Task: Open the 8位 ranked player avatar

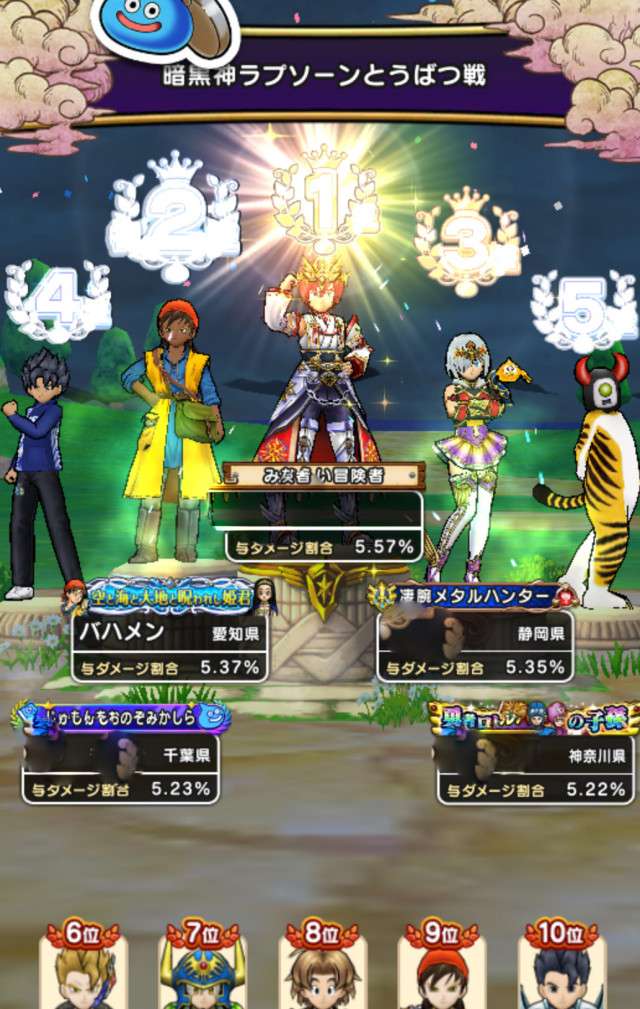Action: (322, 970)
